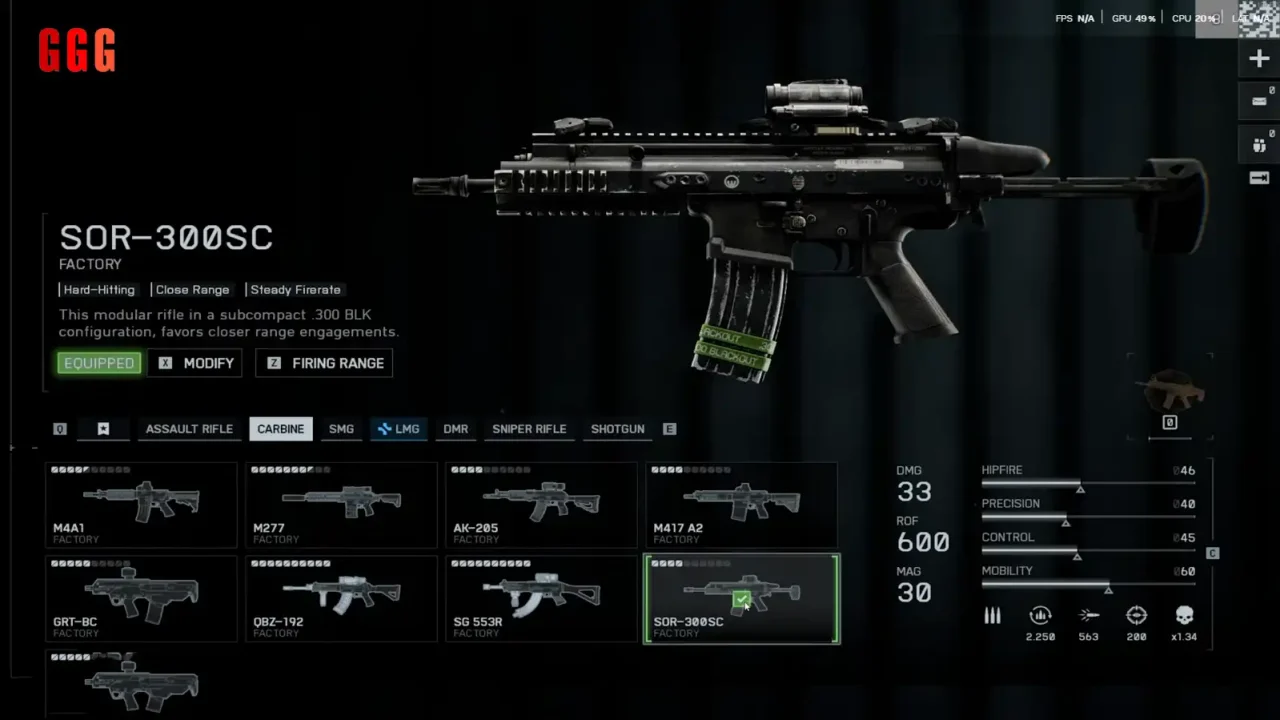Viewport: 1280px width, 720px height.
Task: Select the M4A1 carbine tile
Action: click(141, 505)
